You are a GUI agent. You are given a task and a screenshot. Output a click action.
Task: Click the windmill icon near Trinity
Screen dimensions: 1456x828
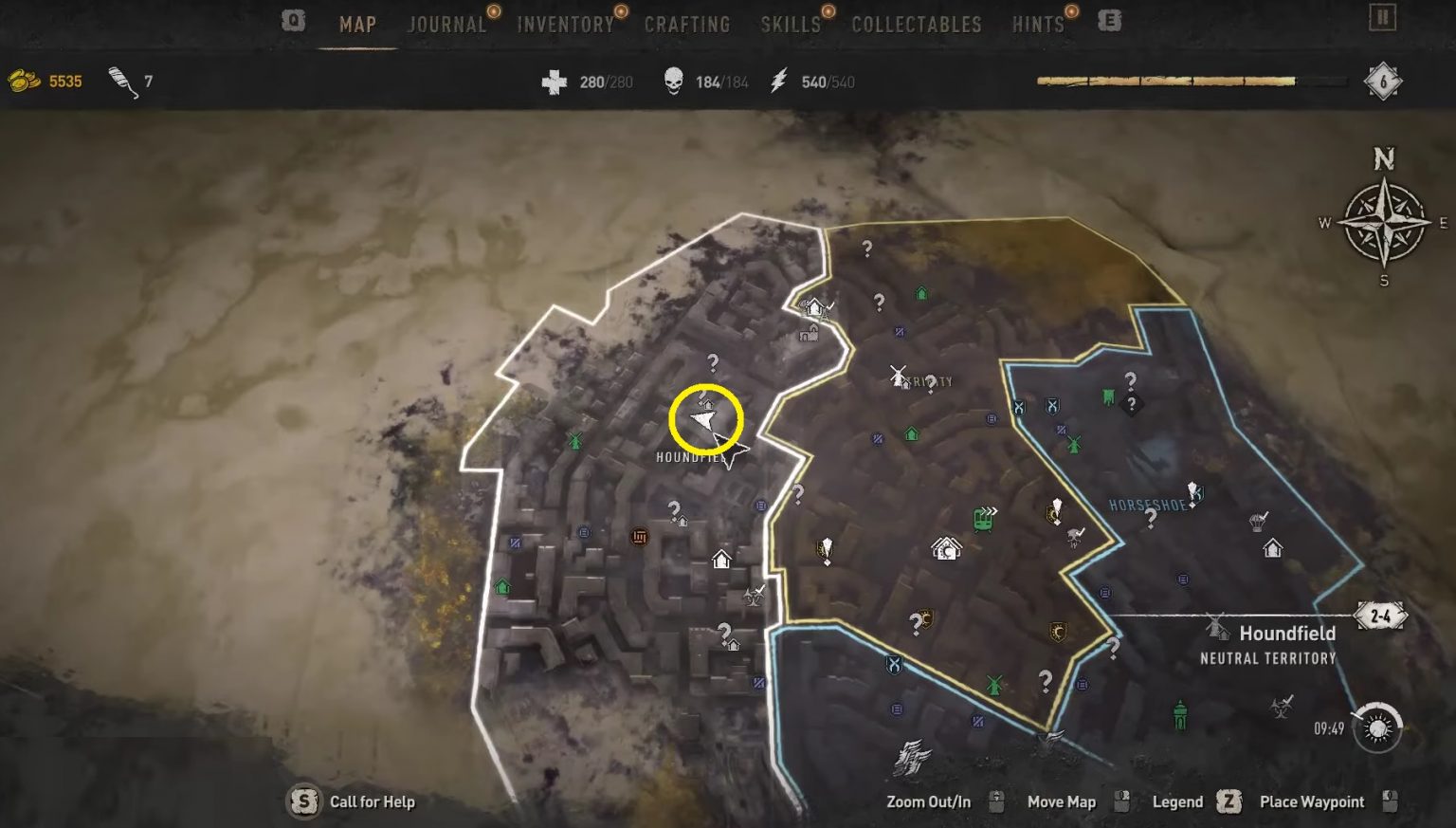click(x=899, y=377)
